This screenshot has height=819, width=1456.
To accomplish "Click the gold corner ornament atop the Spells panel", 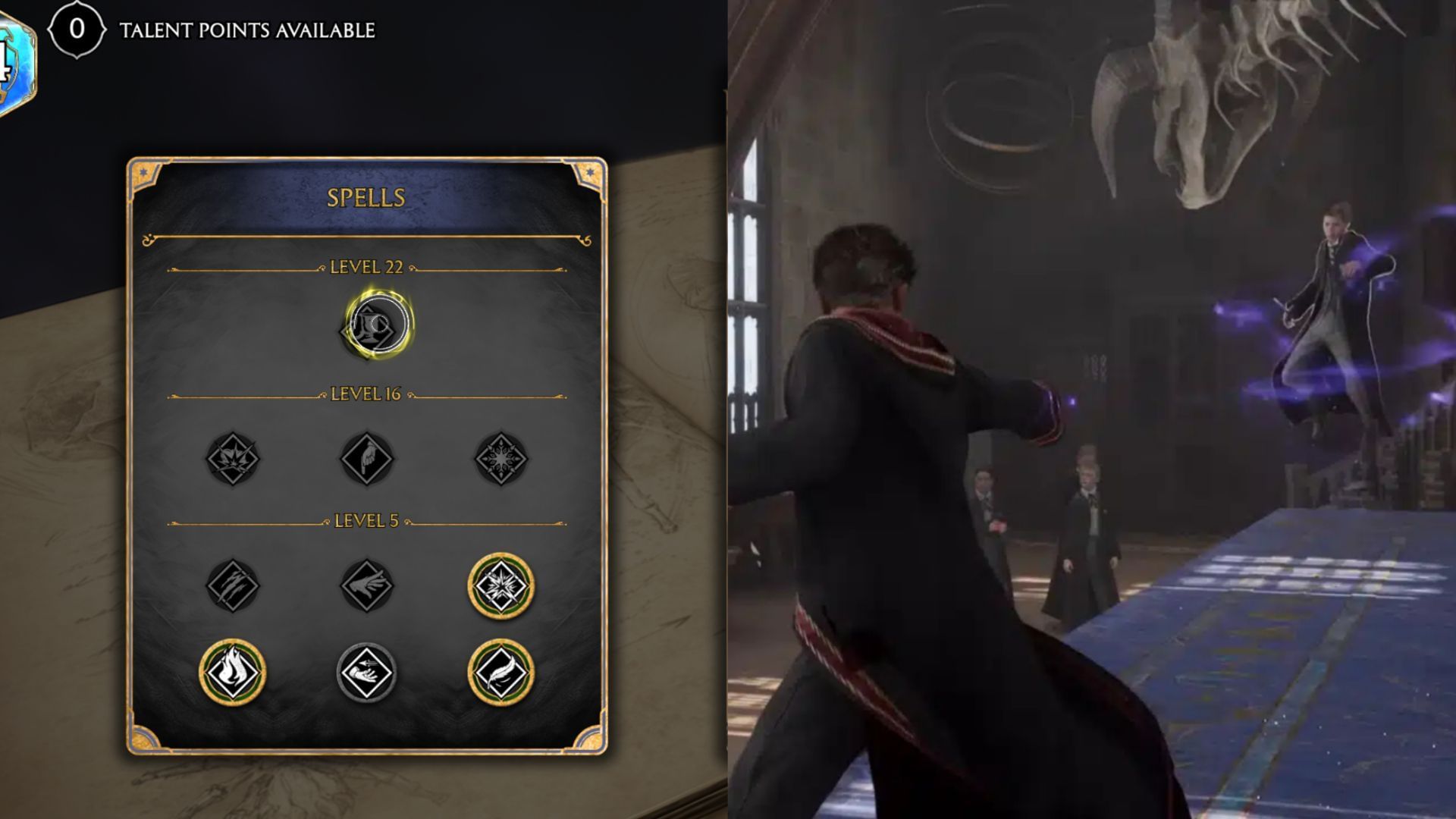I will pos(142,173).
